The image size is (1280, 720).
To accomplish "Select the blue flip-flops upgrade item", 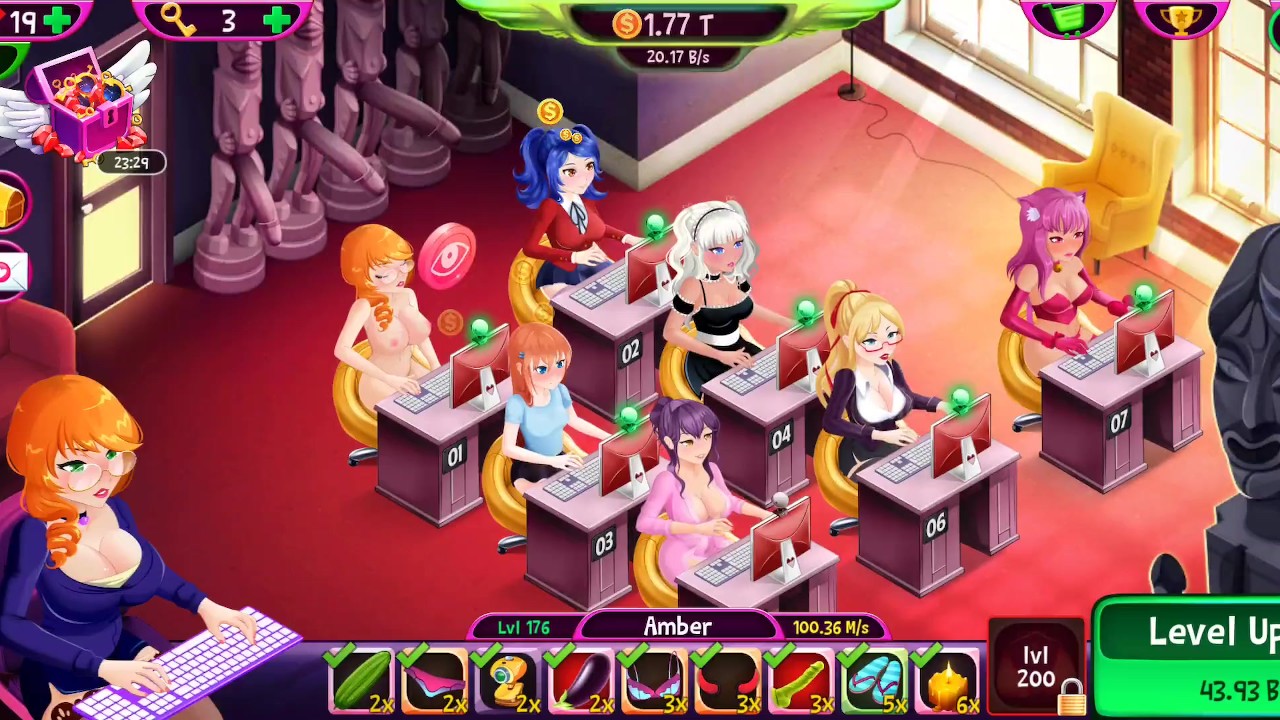I will (x=873, y=680).
